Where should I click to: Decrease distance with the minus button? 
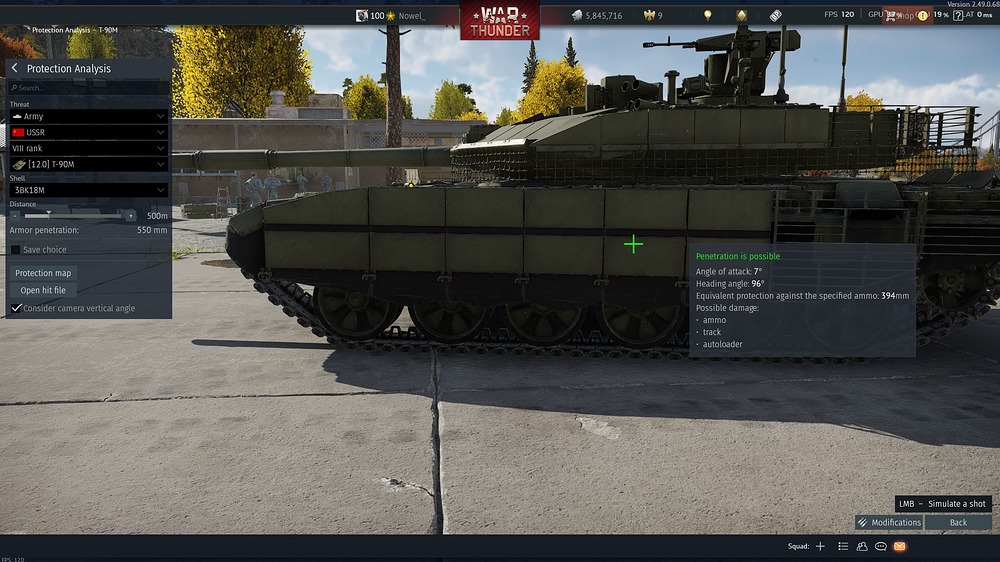click(15, 215)
